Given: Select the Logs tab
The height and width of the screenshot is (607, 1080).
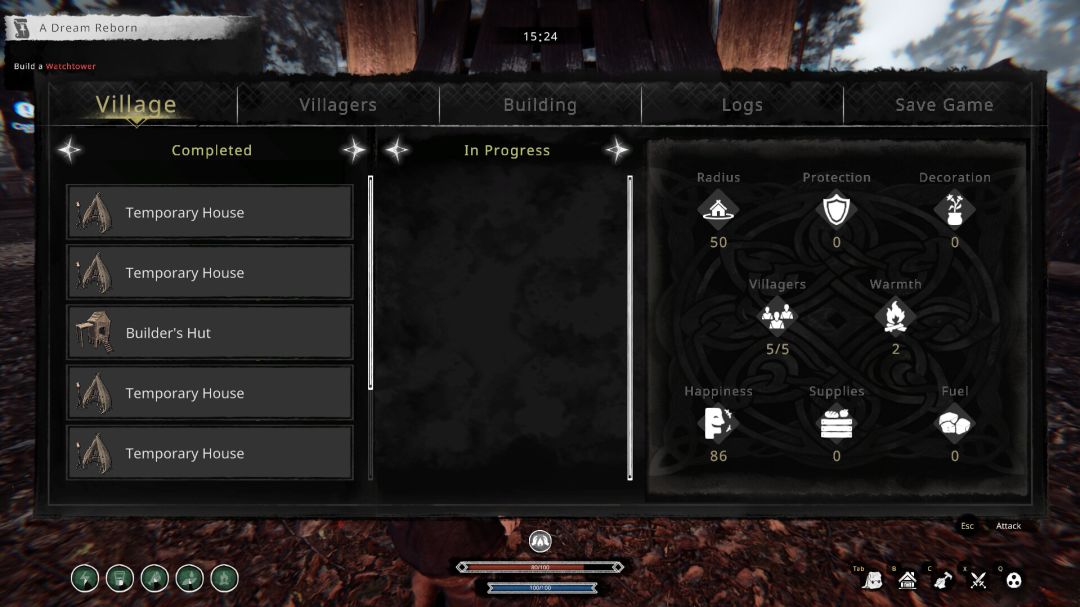Looking at the screenshot, I should click(x=742, y=105).
